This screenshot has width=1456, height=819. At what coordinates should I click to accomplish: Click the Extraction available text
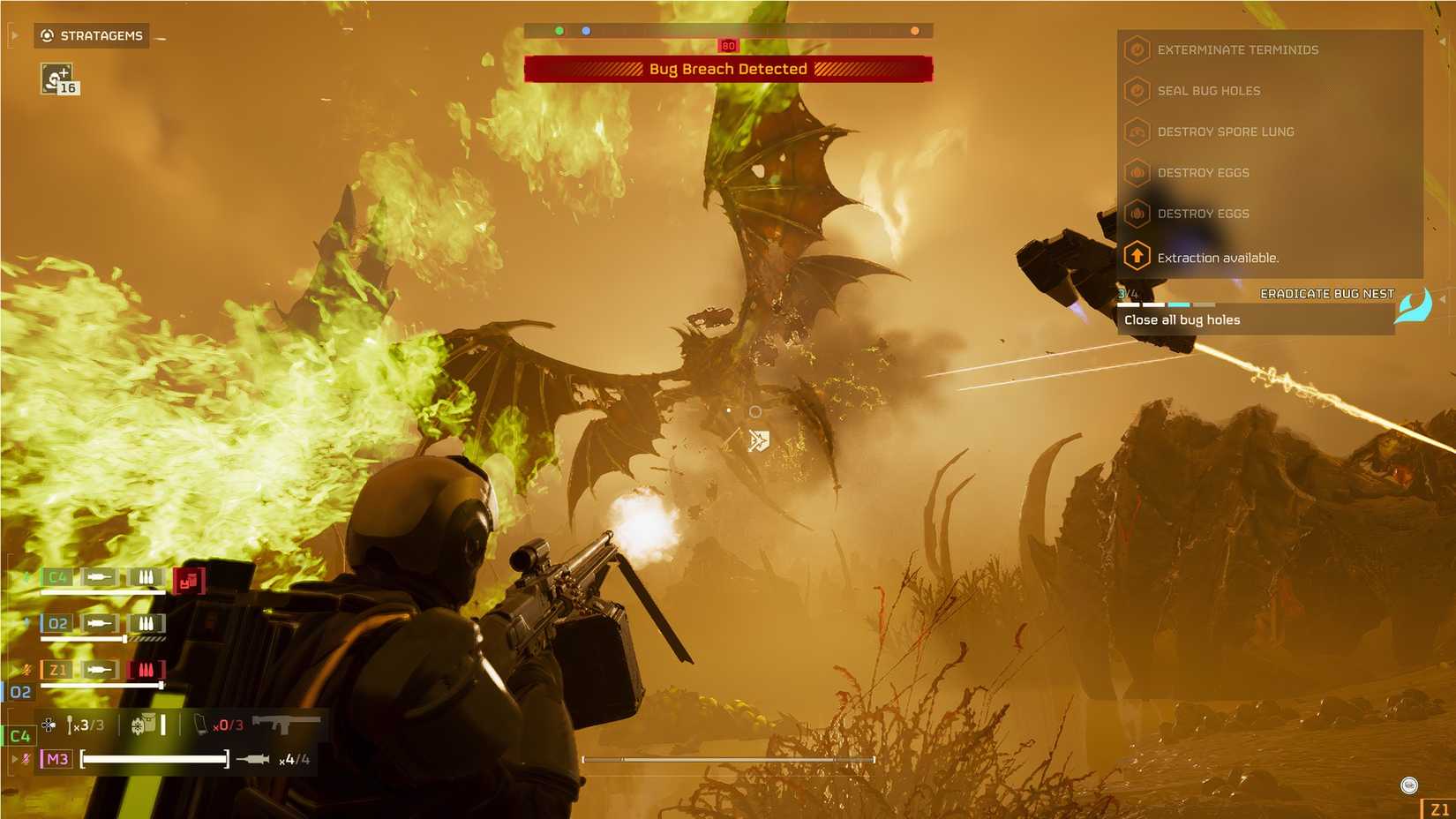1218,257
